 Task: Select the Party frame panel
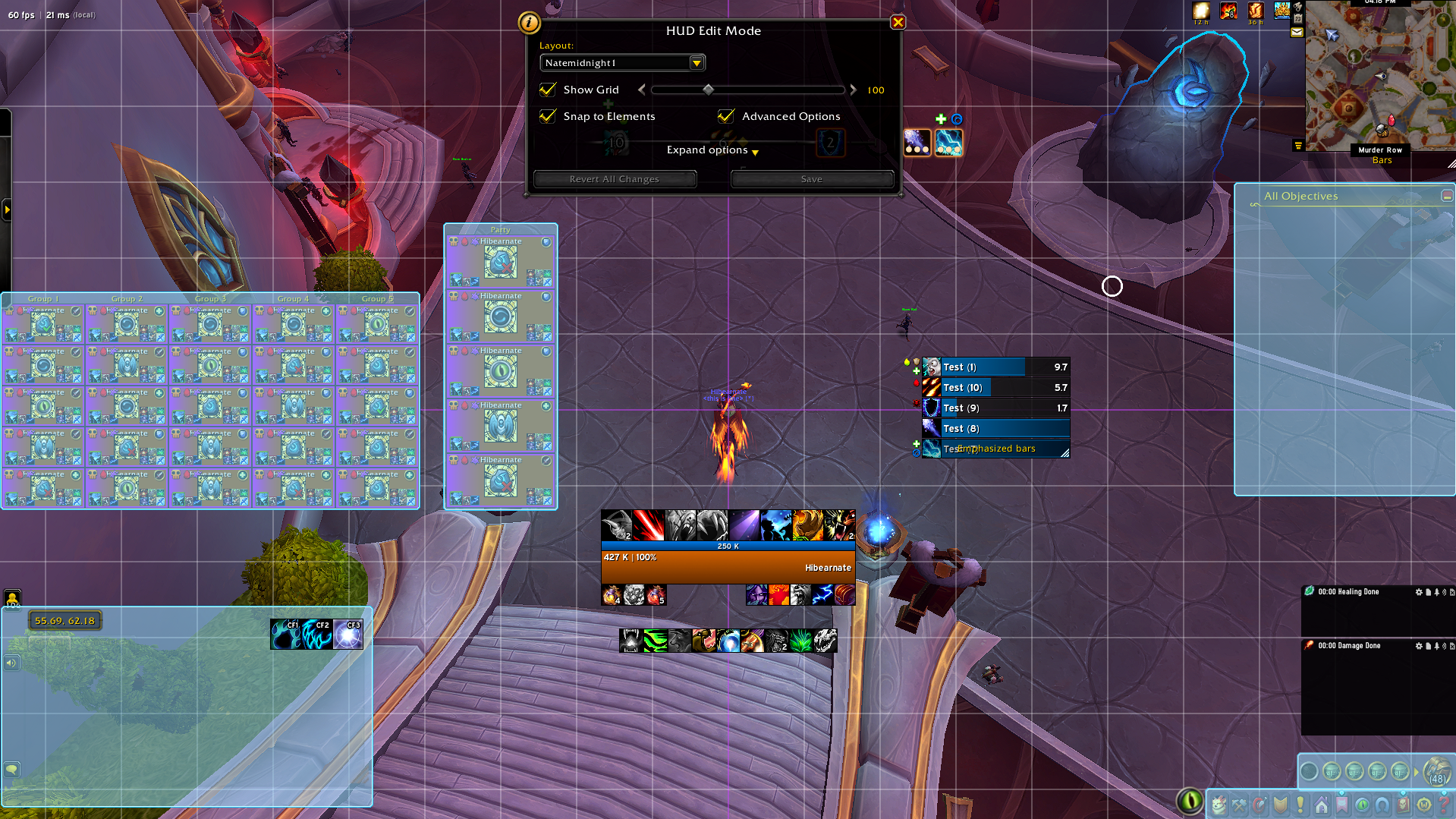(x=500, y=229)
